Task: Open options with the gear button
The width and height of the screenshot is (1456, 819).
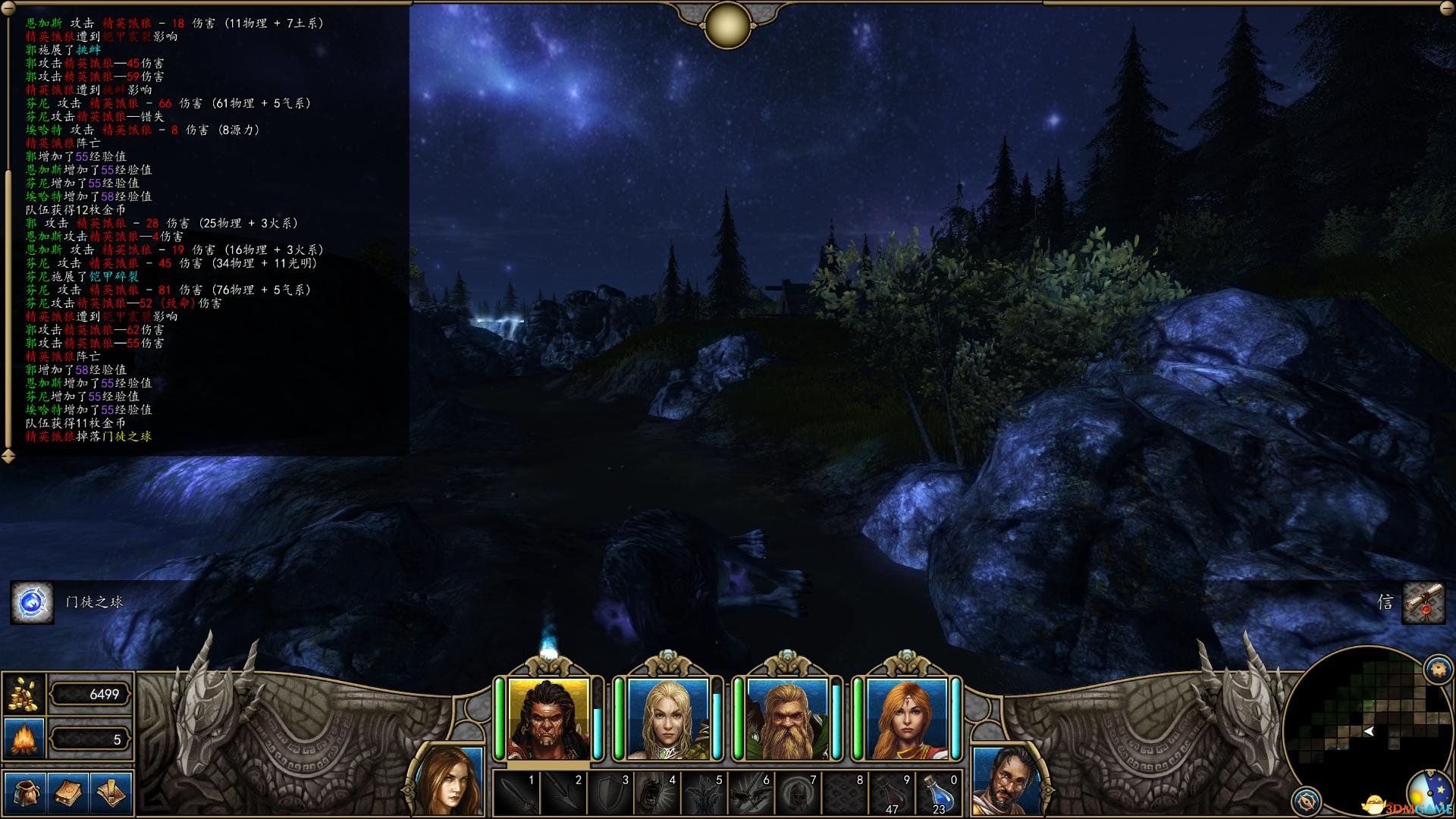Action: click(x=1438, y=670)
